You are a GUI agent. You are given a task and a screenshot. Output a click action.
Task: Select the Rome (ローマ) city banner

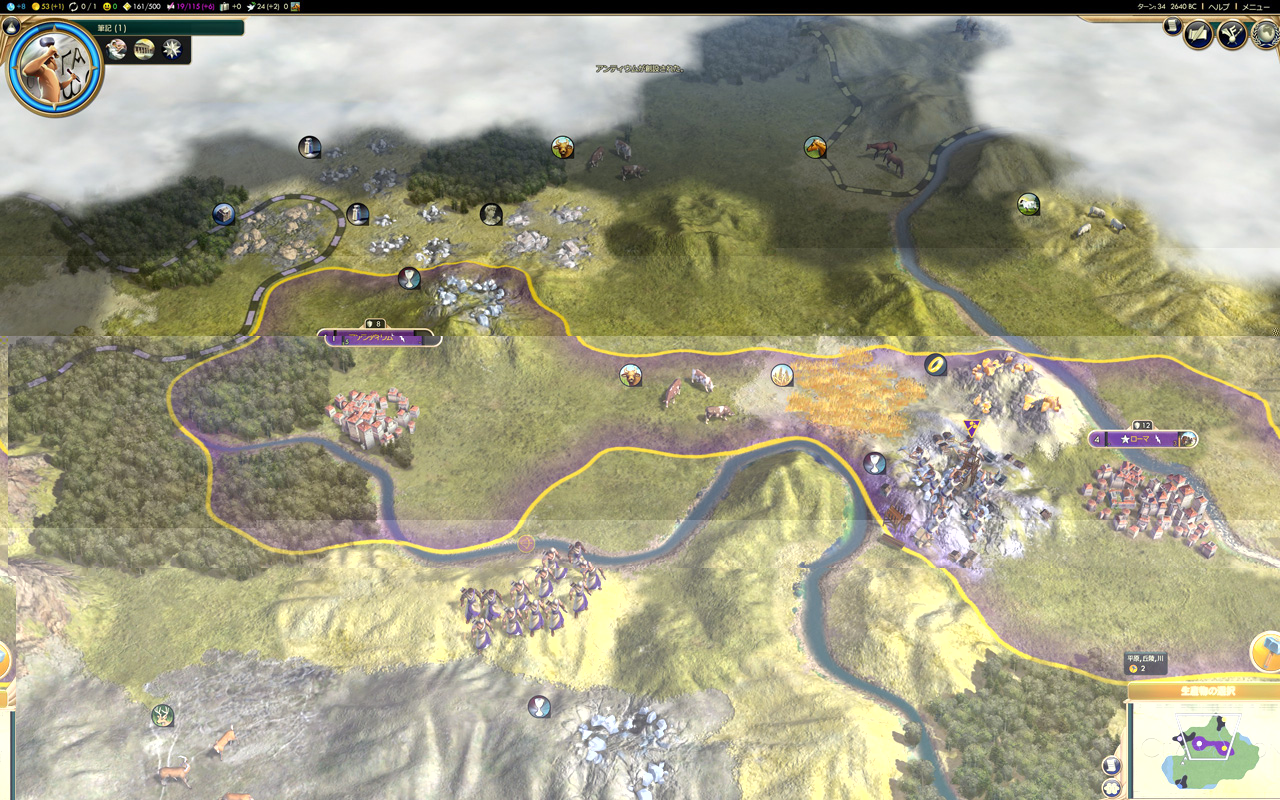(x=1142, y=439)
